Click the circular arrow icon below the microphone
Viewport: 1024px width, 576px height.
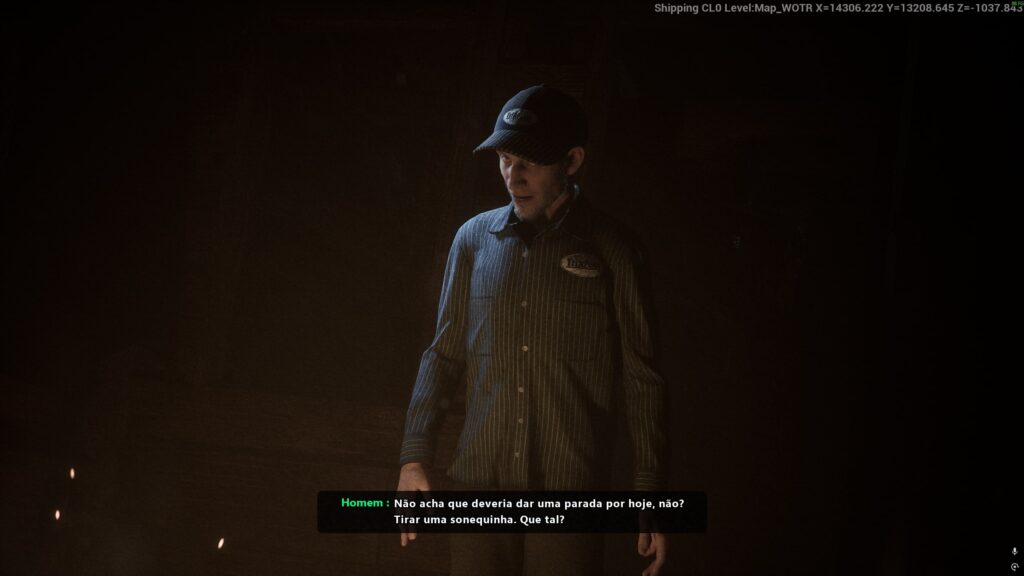(1015, 567)
